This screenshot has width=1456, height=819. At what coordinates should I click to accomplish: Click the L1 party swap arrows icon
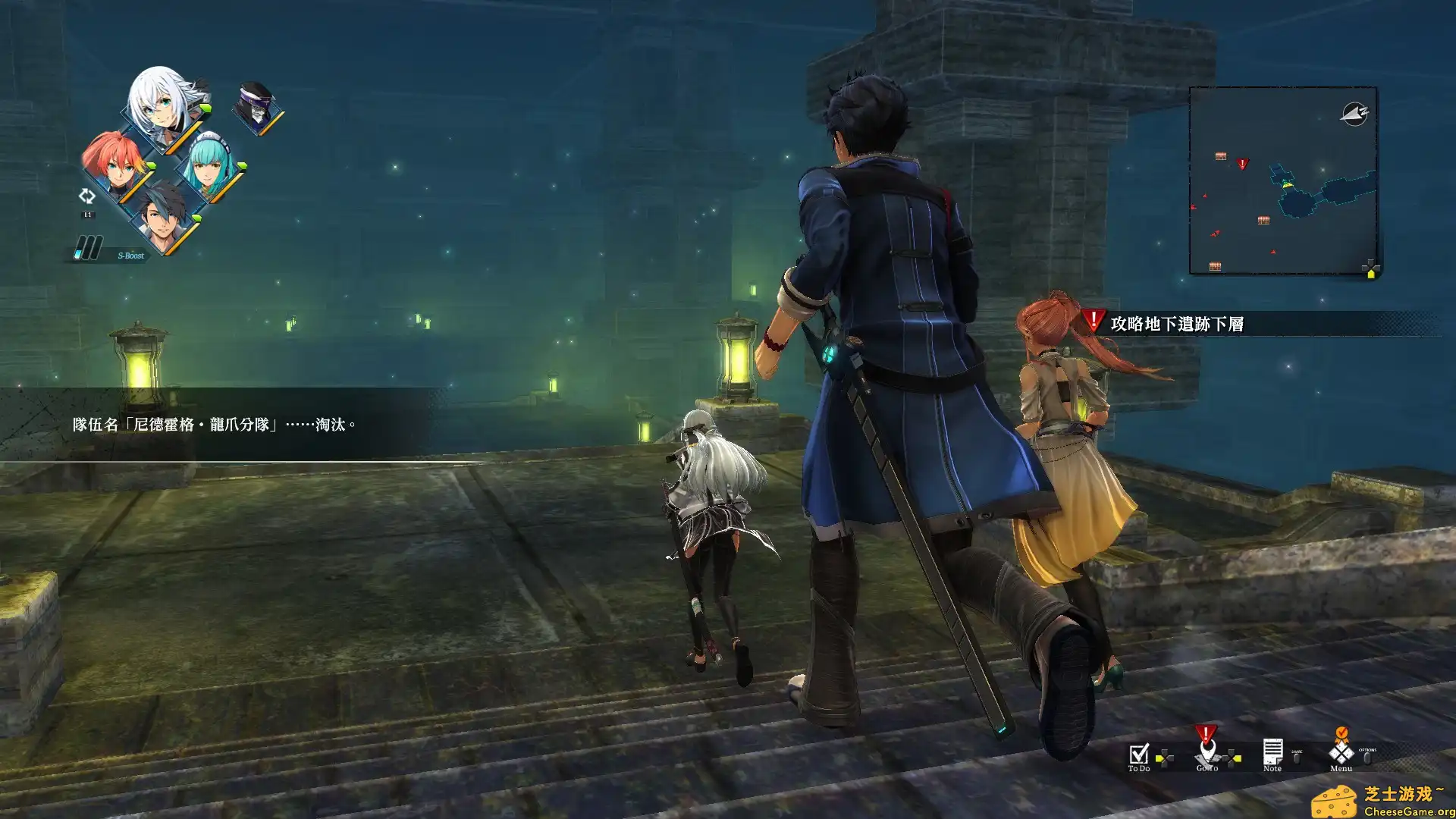click(87, 196)
